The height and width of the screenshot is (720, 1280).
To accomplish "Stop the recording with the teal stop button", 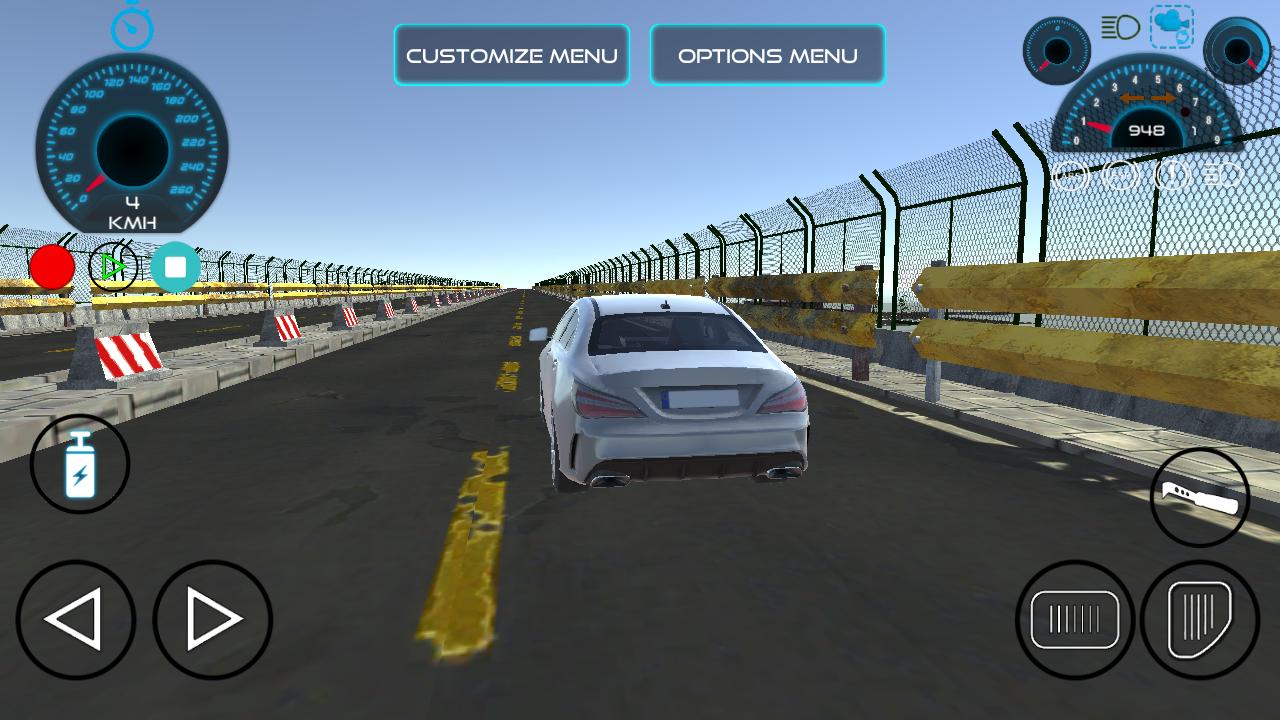I will 176,267.
